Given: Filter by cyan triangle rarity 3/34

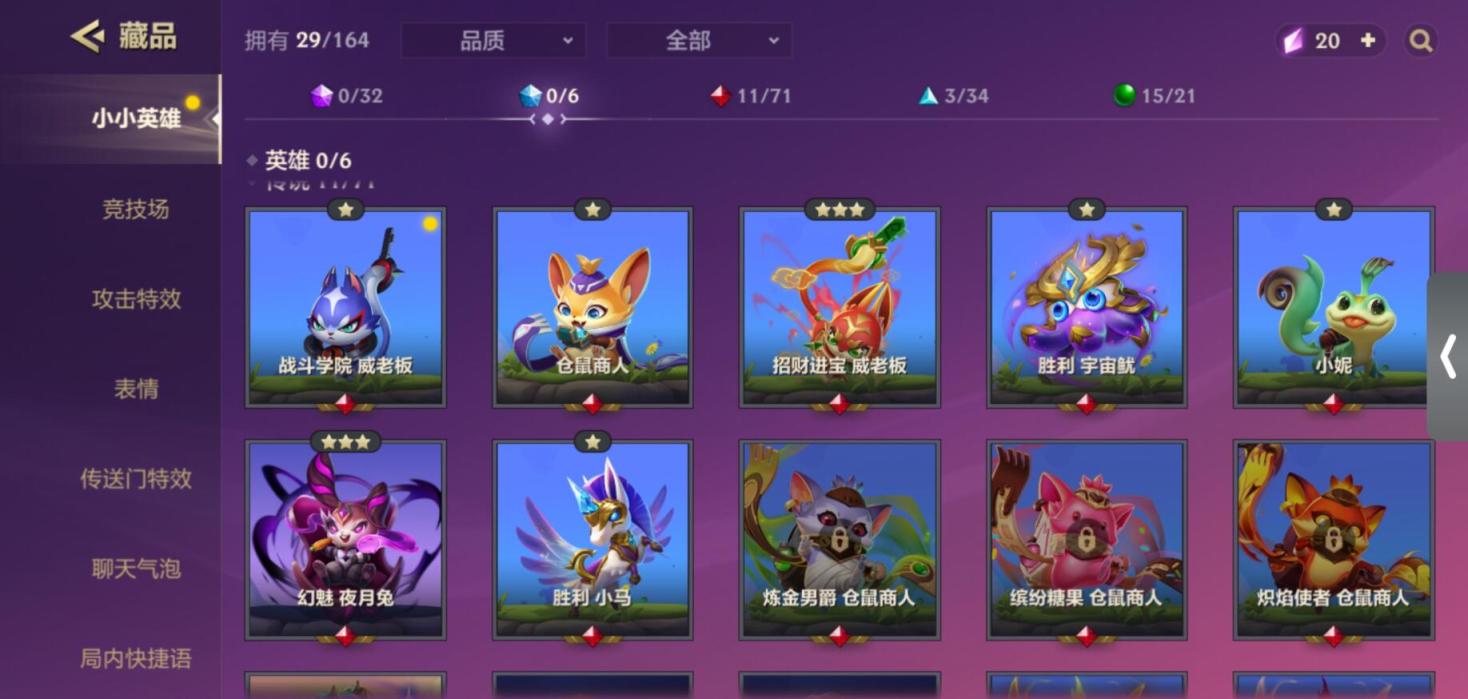Looking at the screenshot, I should click(954, 96).
